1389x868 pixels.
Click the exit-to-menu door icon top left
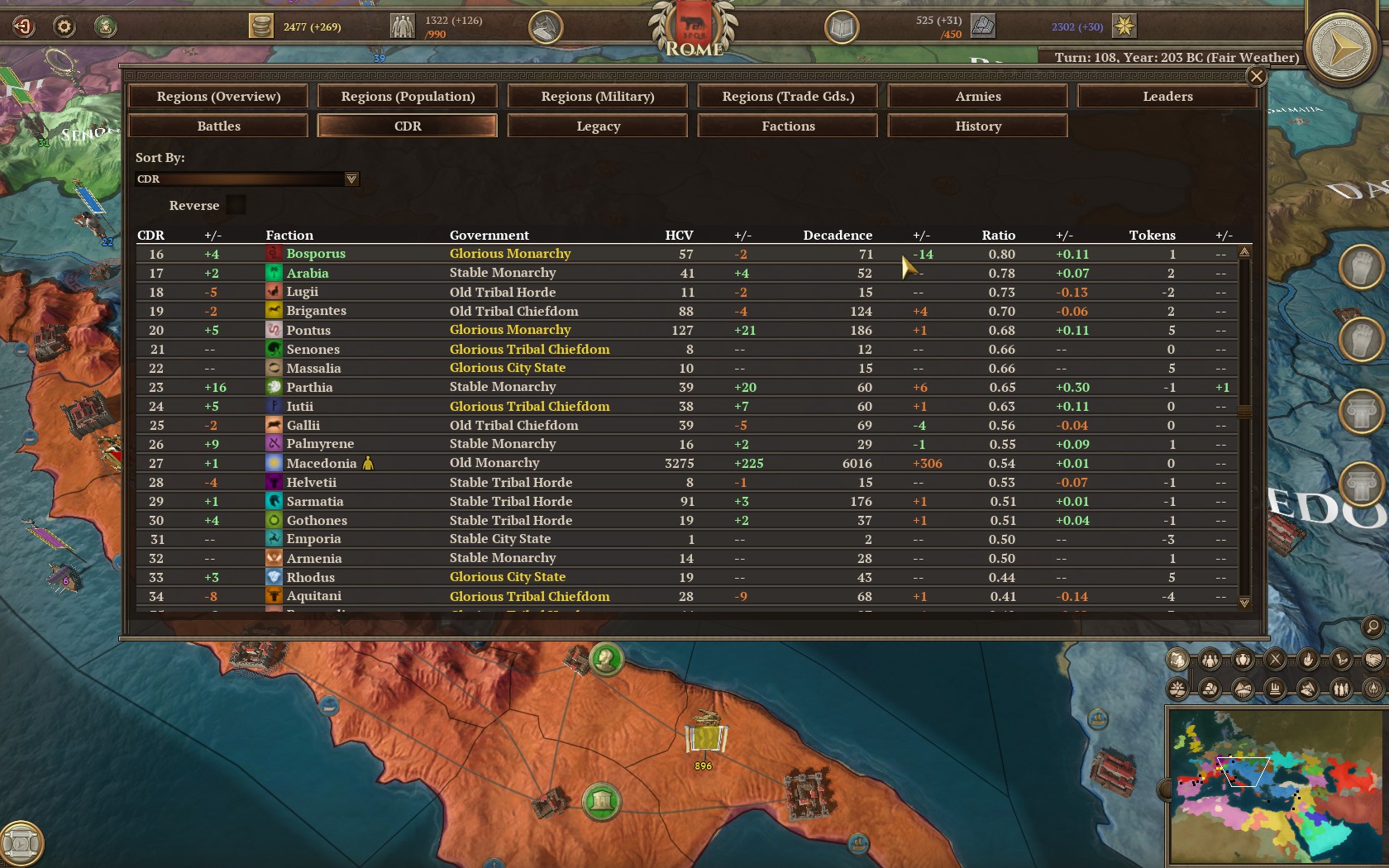pos(24,26)
